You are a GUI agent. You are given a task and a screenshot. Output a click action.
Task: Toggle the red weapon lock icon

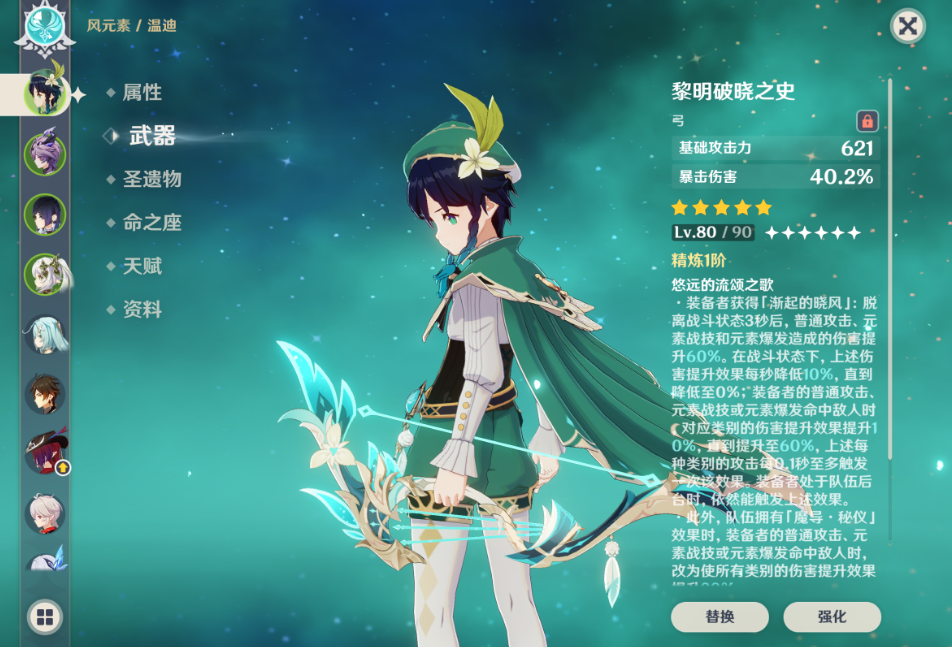pyautogui.click(x=867, y=121)
